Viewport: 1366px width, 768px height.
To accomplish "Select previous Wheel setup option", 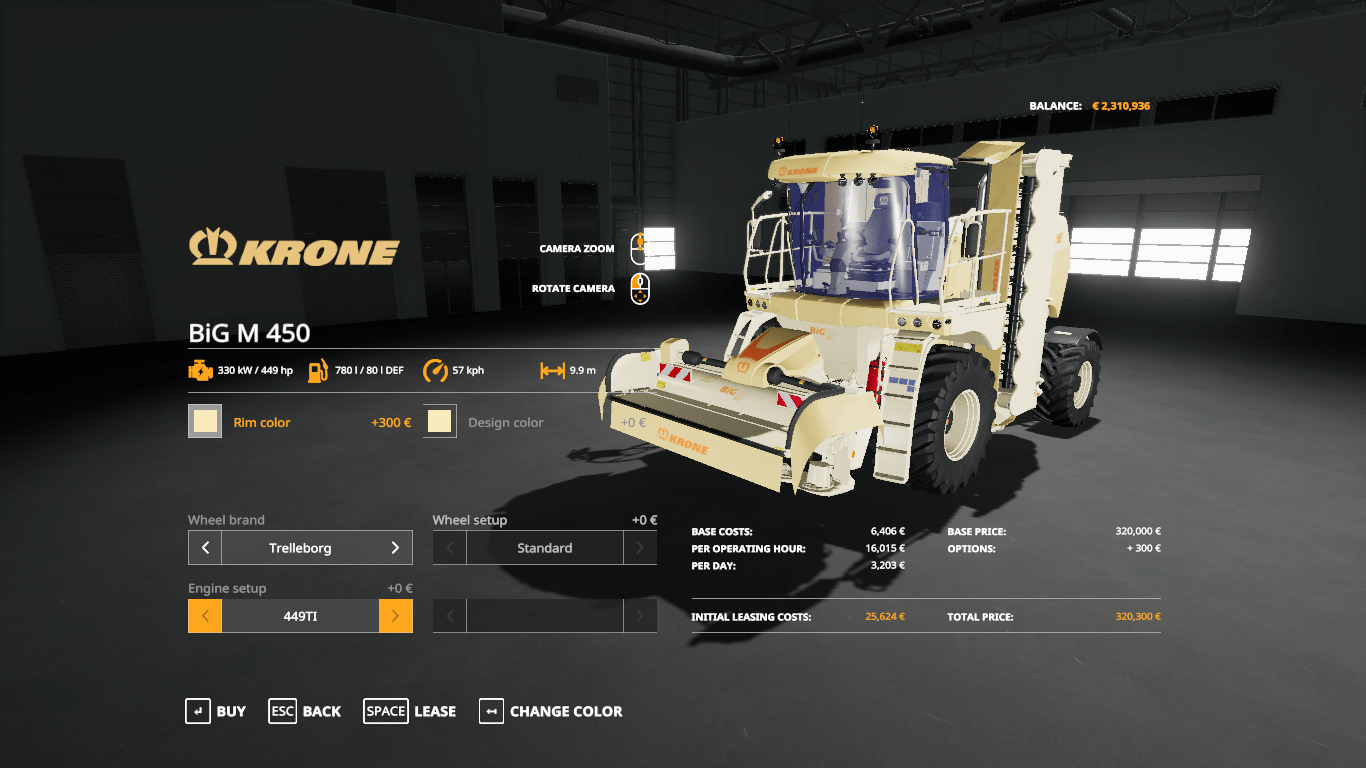I will tap(450, 548).
